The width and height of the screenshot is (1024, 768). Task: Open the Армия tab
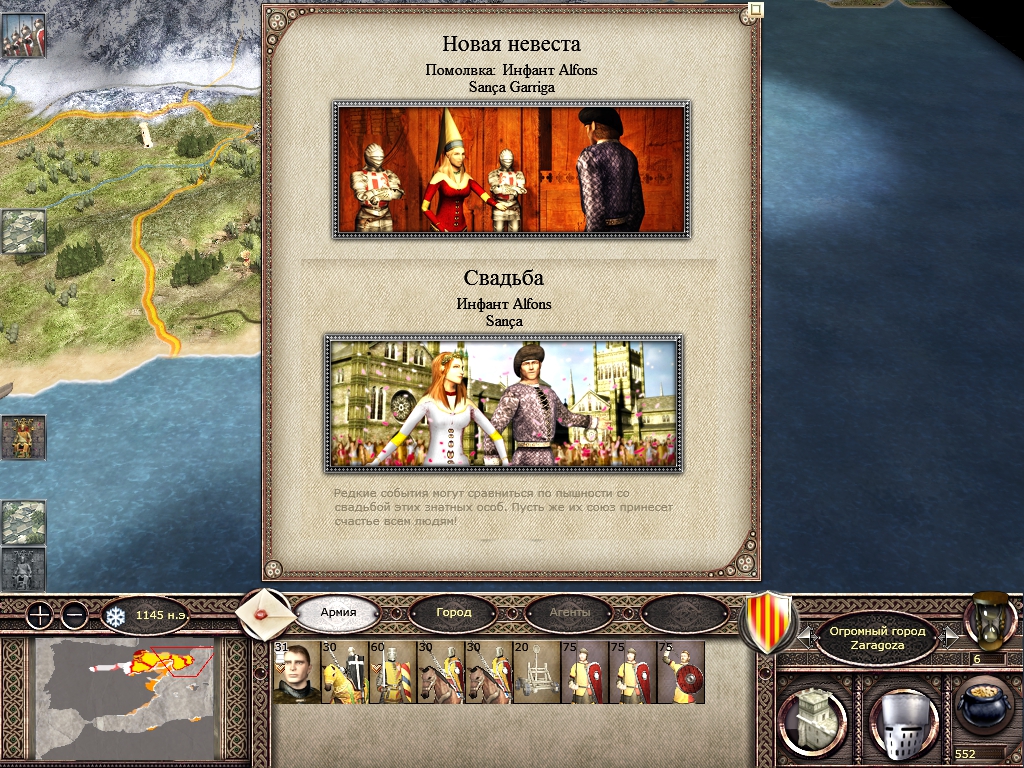338,612
